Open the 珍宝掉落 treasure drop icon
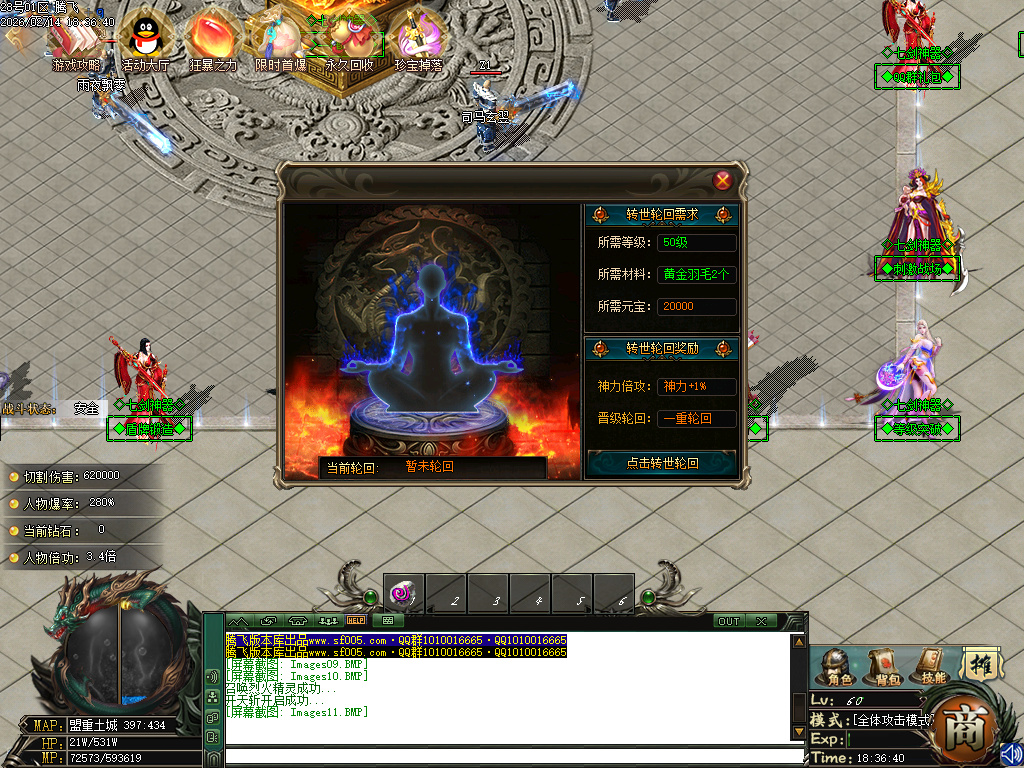Screen dimensions: 1024x768 pyautogui.click(x=418, y=39)
